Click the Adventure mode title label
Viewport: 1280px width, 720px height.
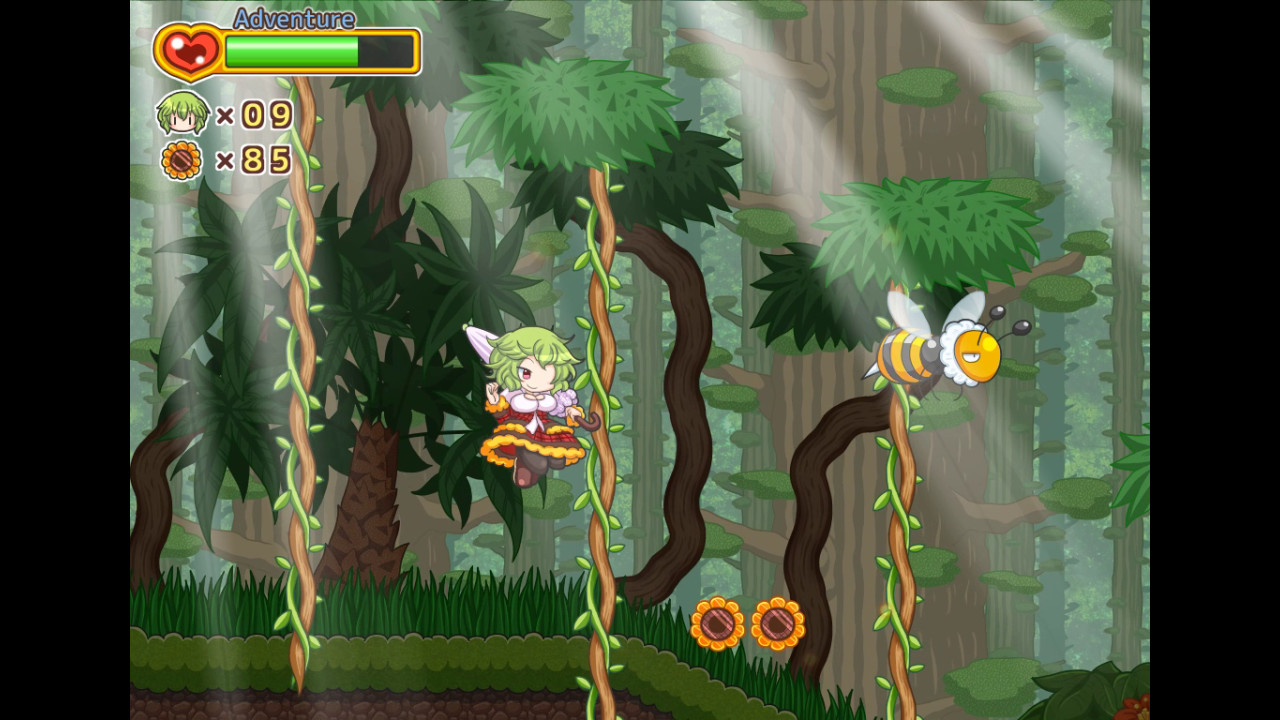click(x=293, y=19)
